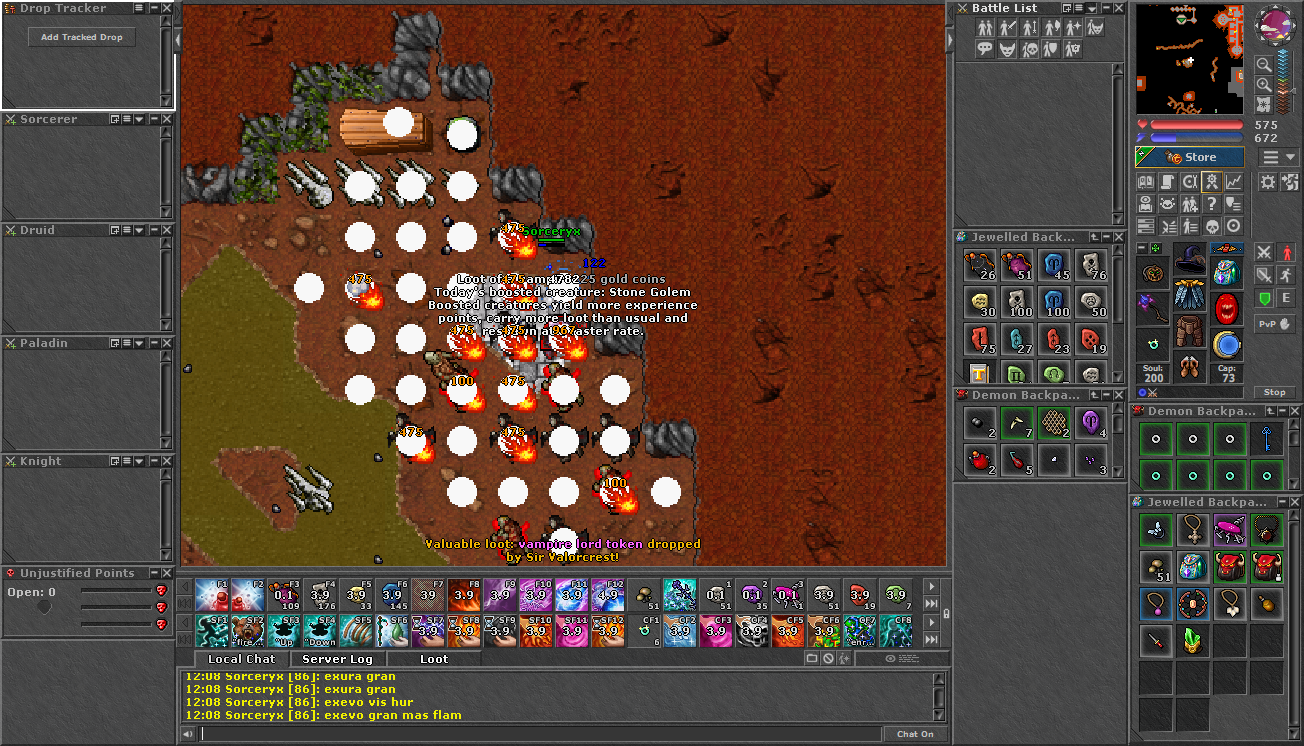
Task: Open the Store
Action: [x=1200, y=156]
